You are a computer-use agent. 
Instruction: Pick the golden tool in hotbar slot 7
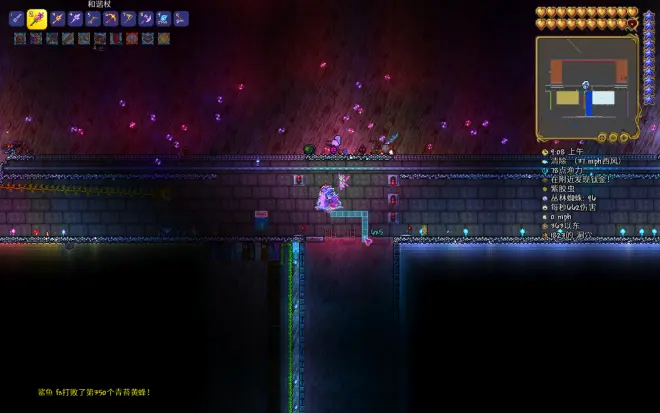pyautogui.click(x=128, y=18)
